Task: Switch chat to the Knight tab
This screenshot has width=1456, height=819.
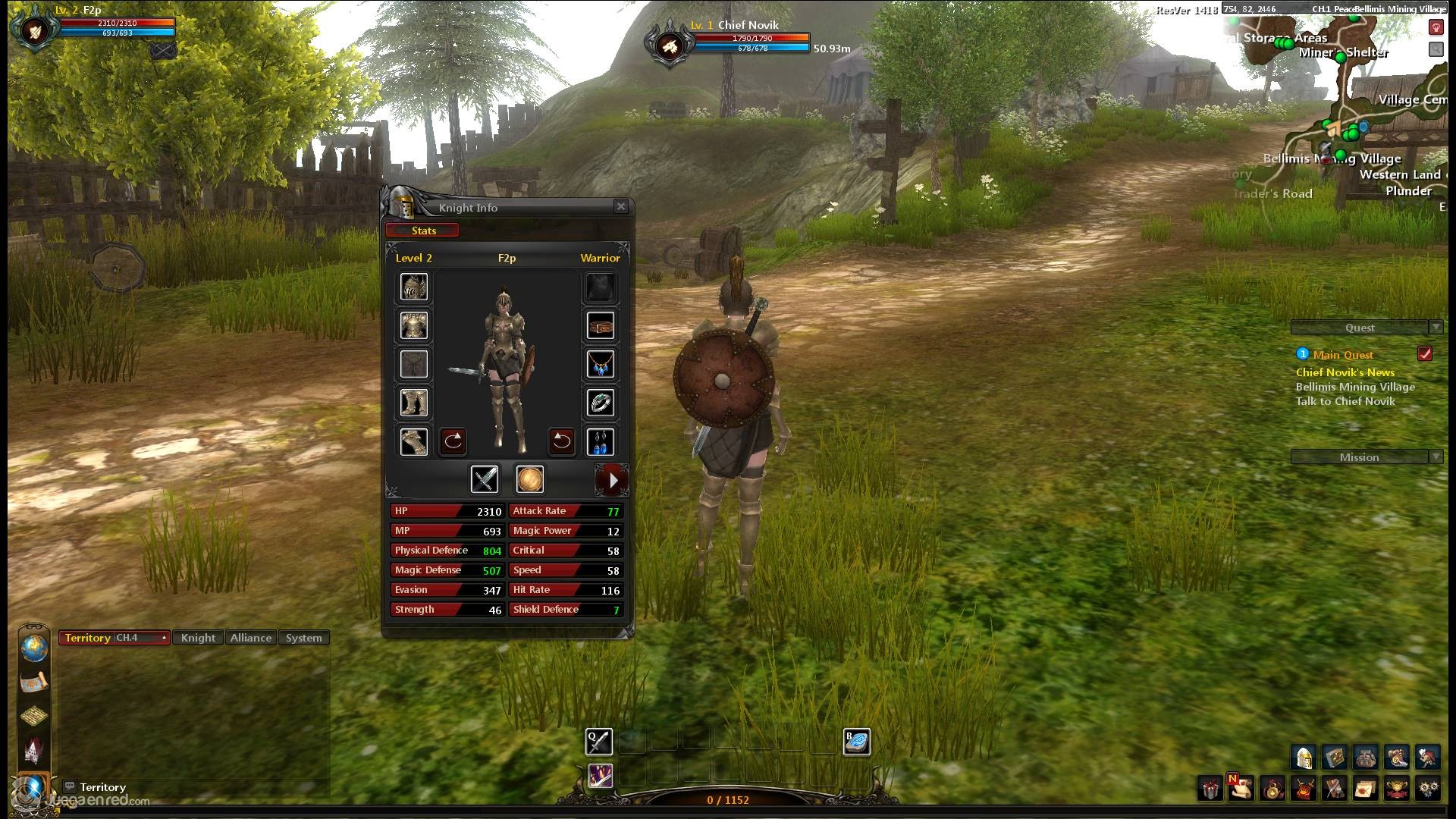Action: (198, 638)
